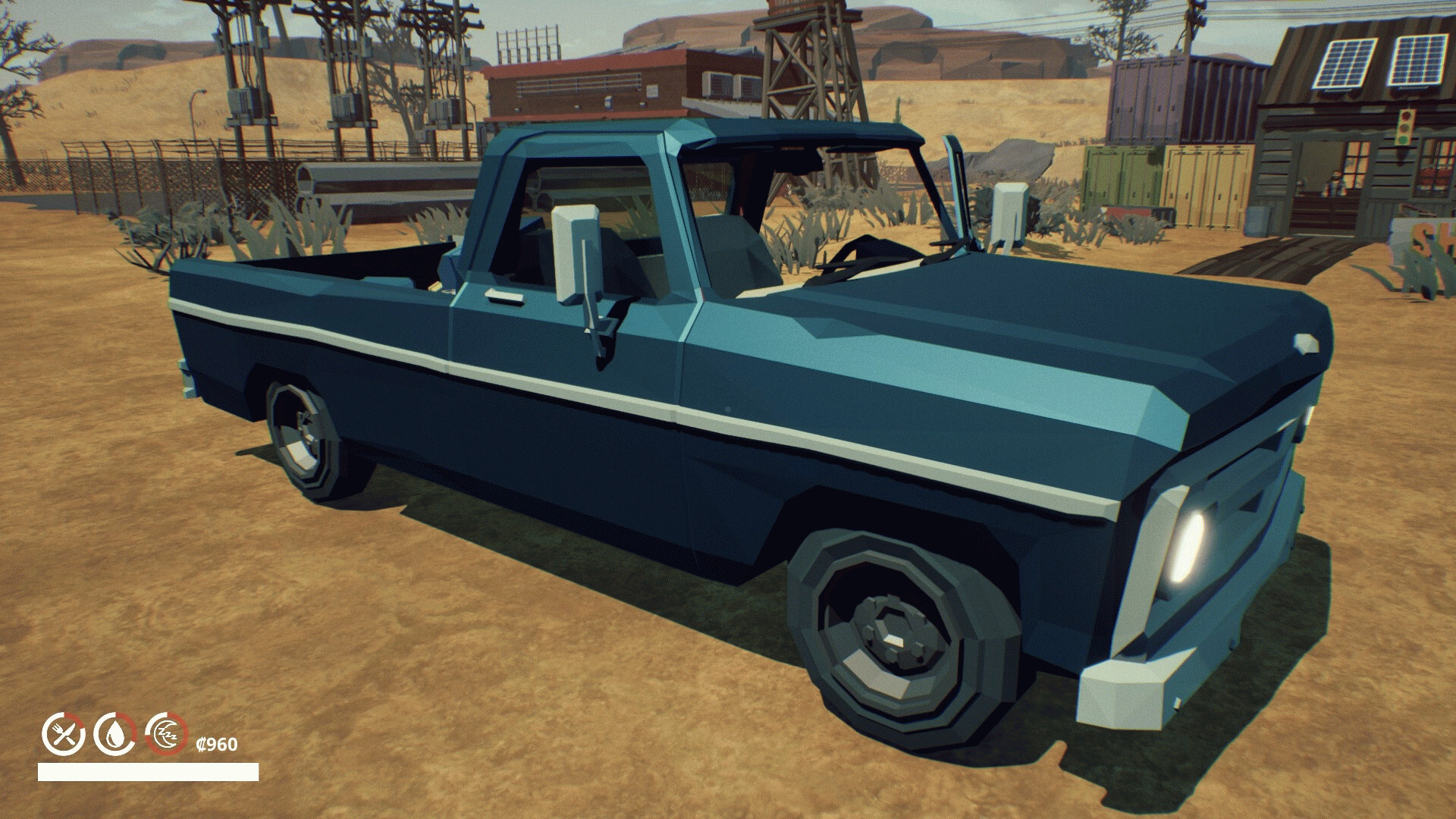
Task: Click the hunger fork-and-knife status icon
Action: 64,735
